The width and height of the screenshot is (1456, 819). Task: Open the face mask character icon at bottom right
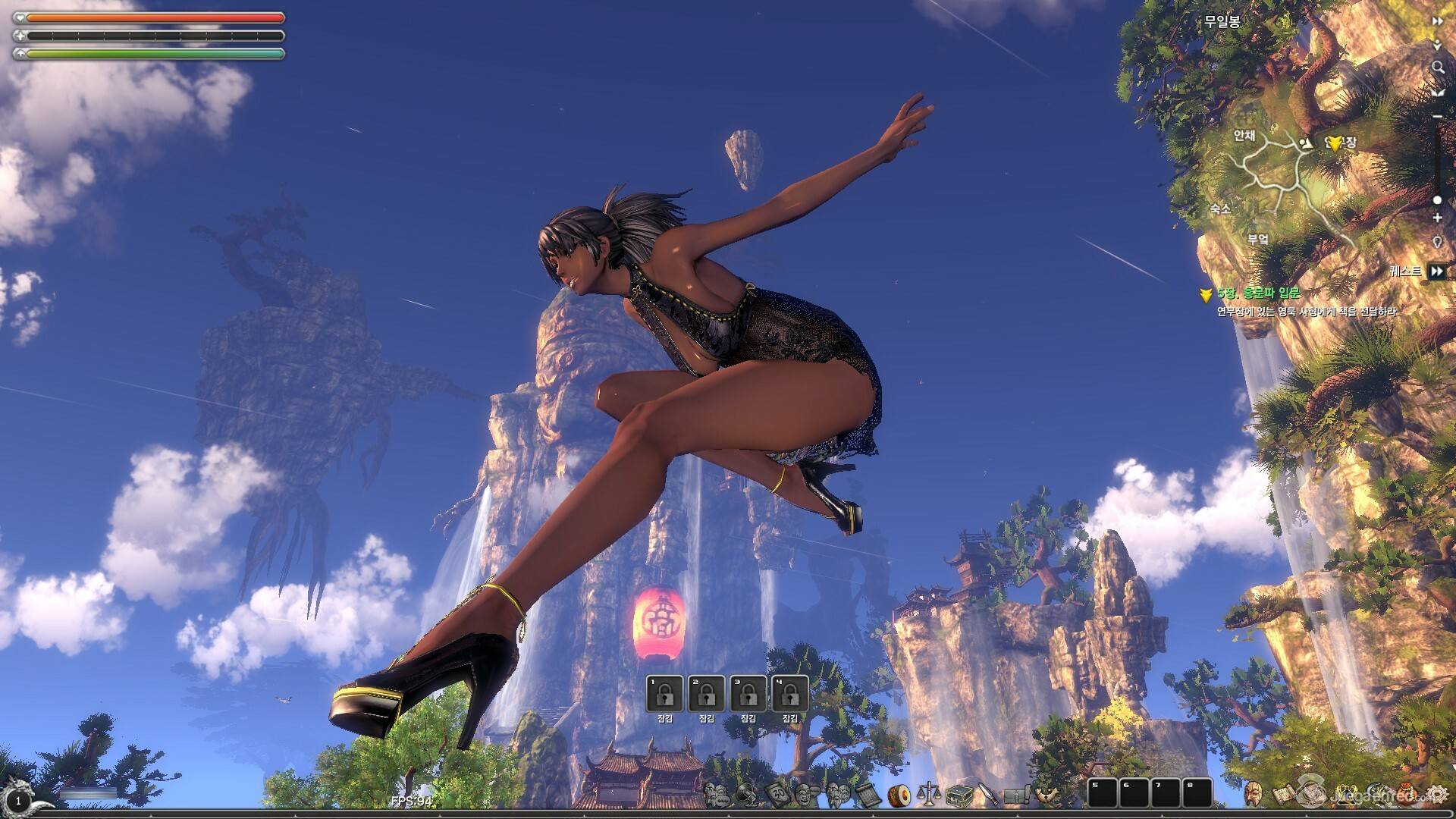1253,794
